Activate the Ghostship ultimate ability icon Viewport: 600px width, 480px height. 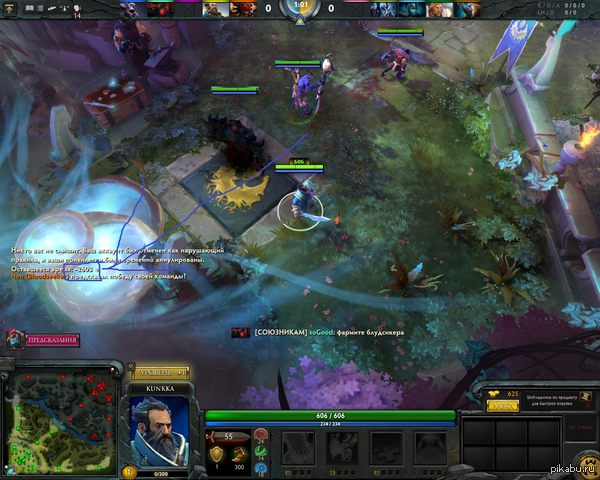430,447
